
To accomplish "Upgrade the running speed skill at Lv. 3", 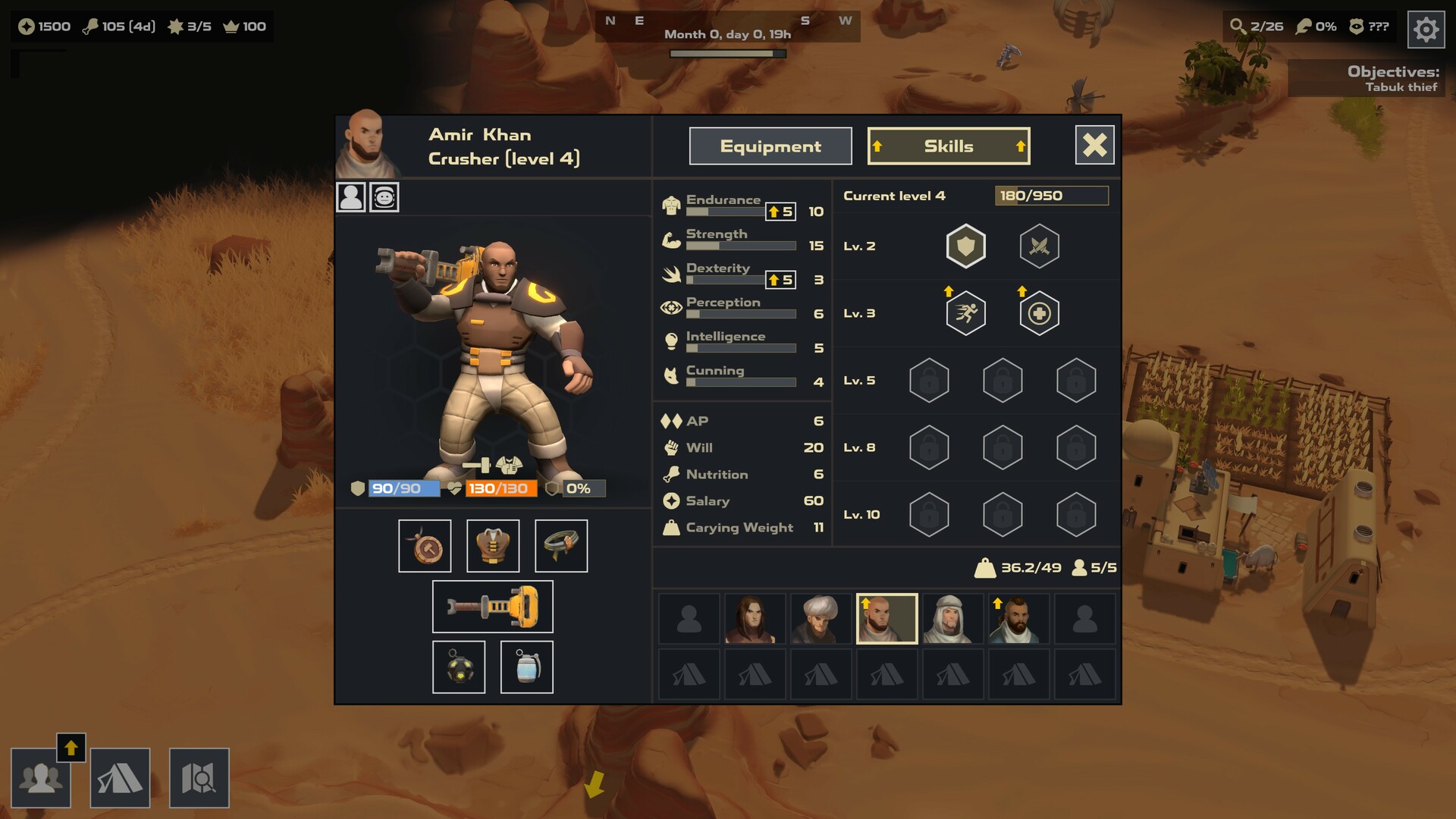I will coord(965,312).
